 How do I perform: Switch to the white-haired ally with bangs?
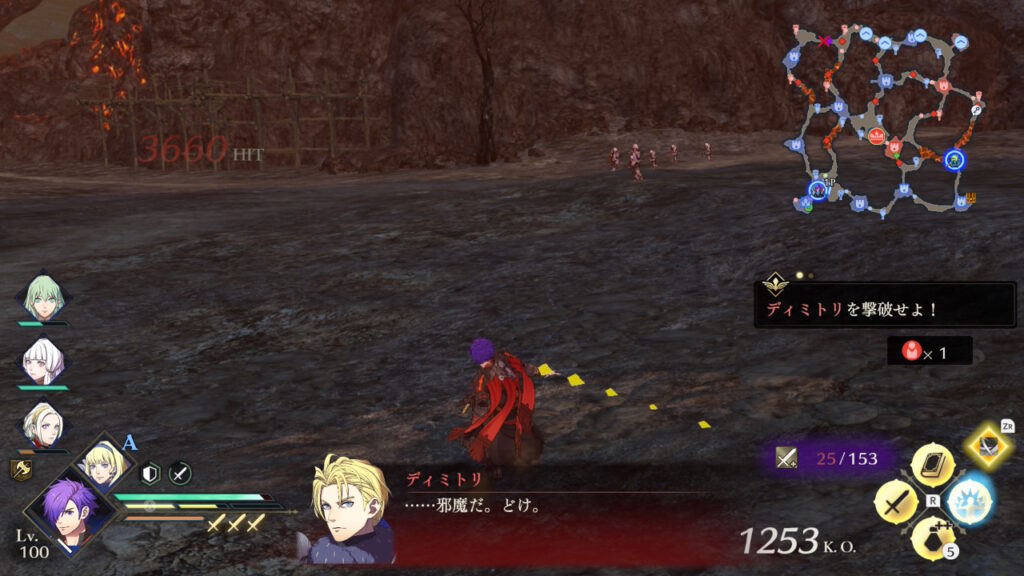(42, 361)
